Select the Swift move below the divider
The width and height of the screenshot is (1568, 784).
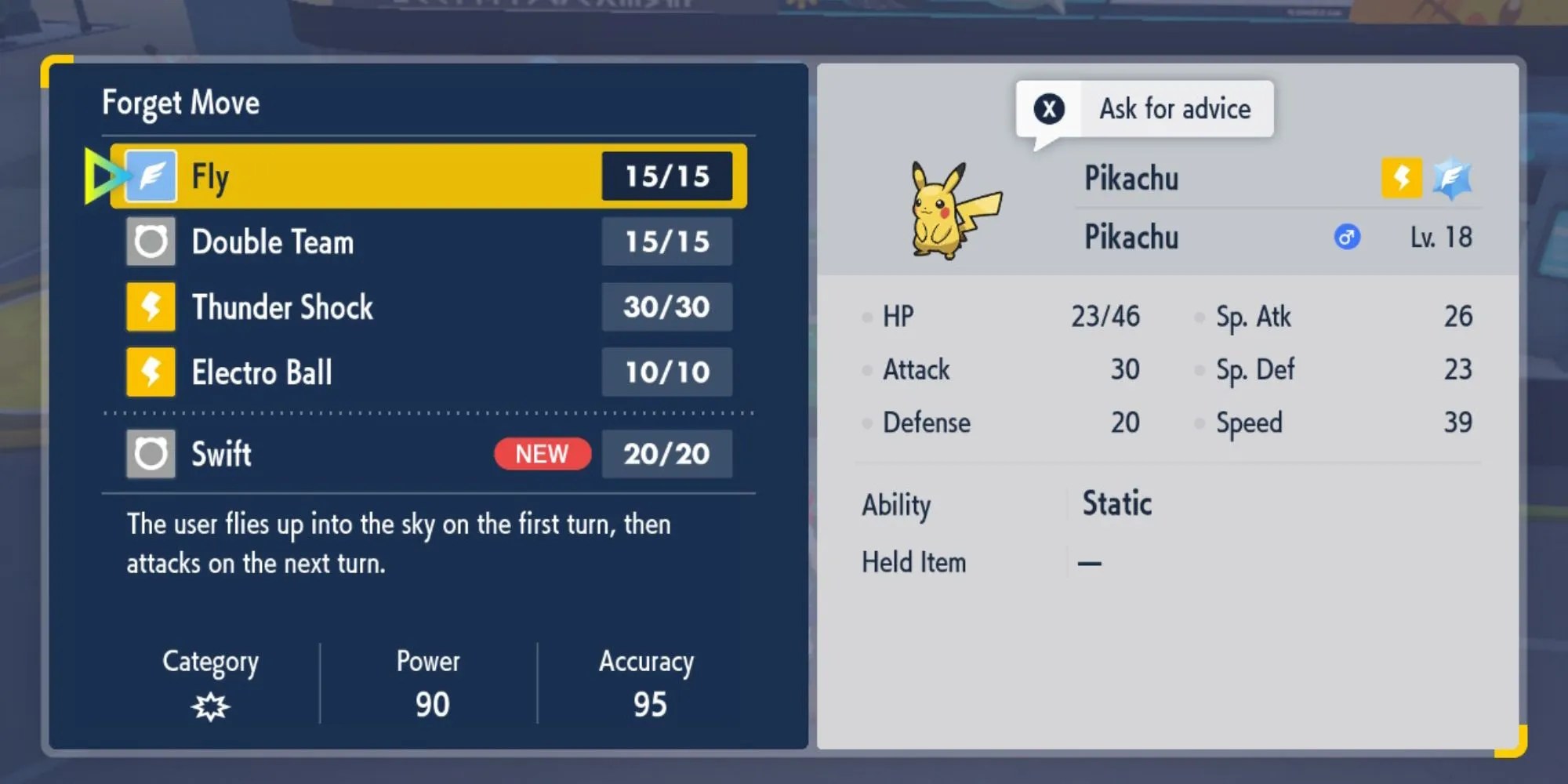(x=221, y=453)
